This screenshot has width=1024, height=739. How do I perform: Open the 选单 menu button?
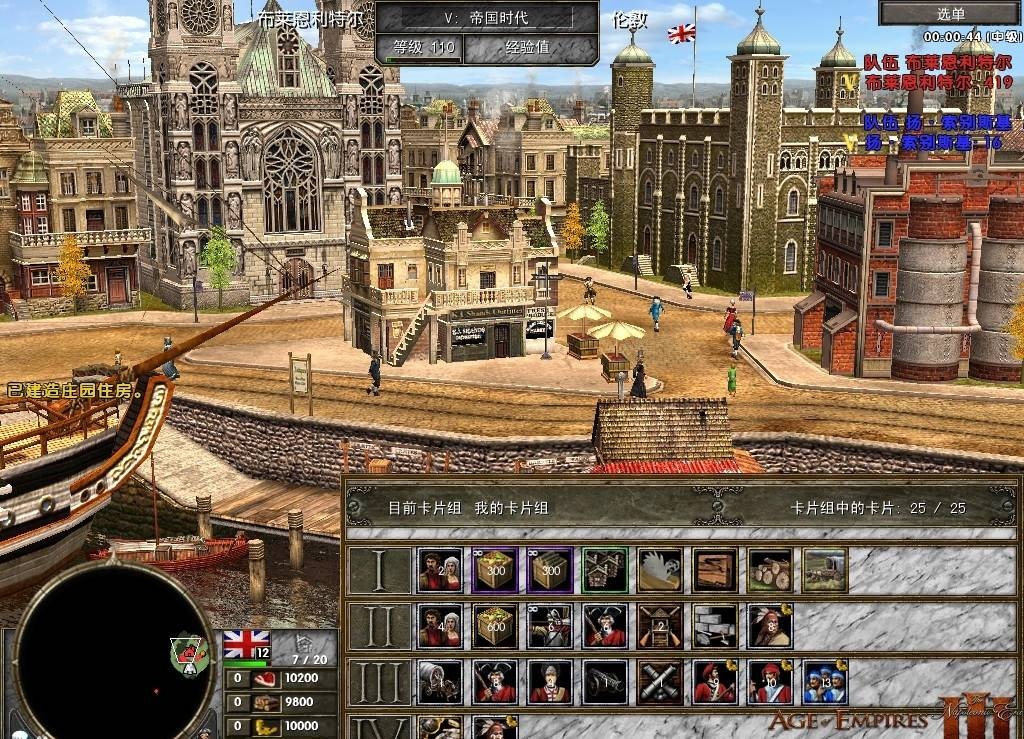[950, 13]
